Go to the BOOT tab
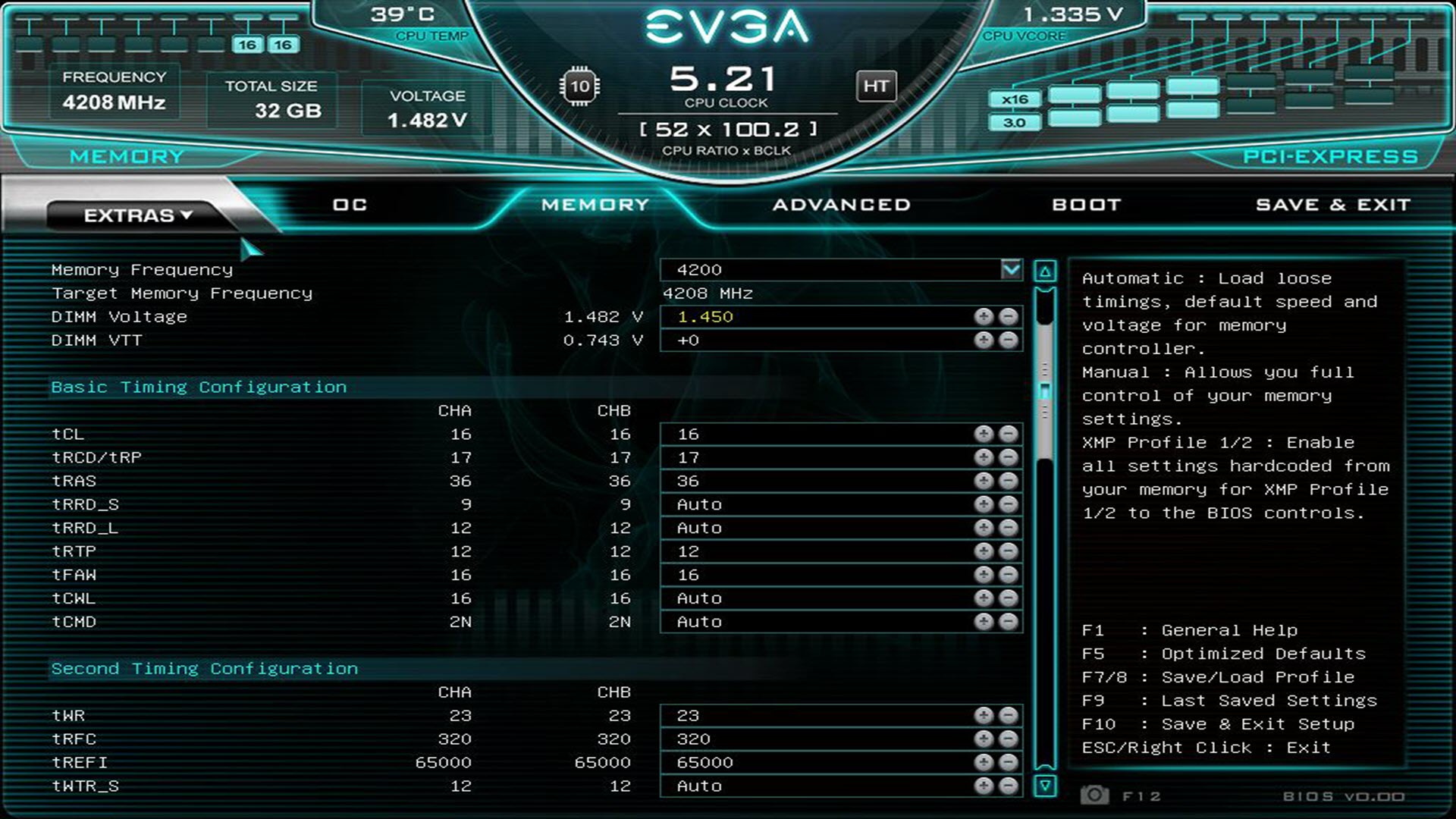Screen dimensions: 1456x819 click(1086, 205)
